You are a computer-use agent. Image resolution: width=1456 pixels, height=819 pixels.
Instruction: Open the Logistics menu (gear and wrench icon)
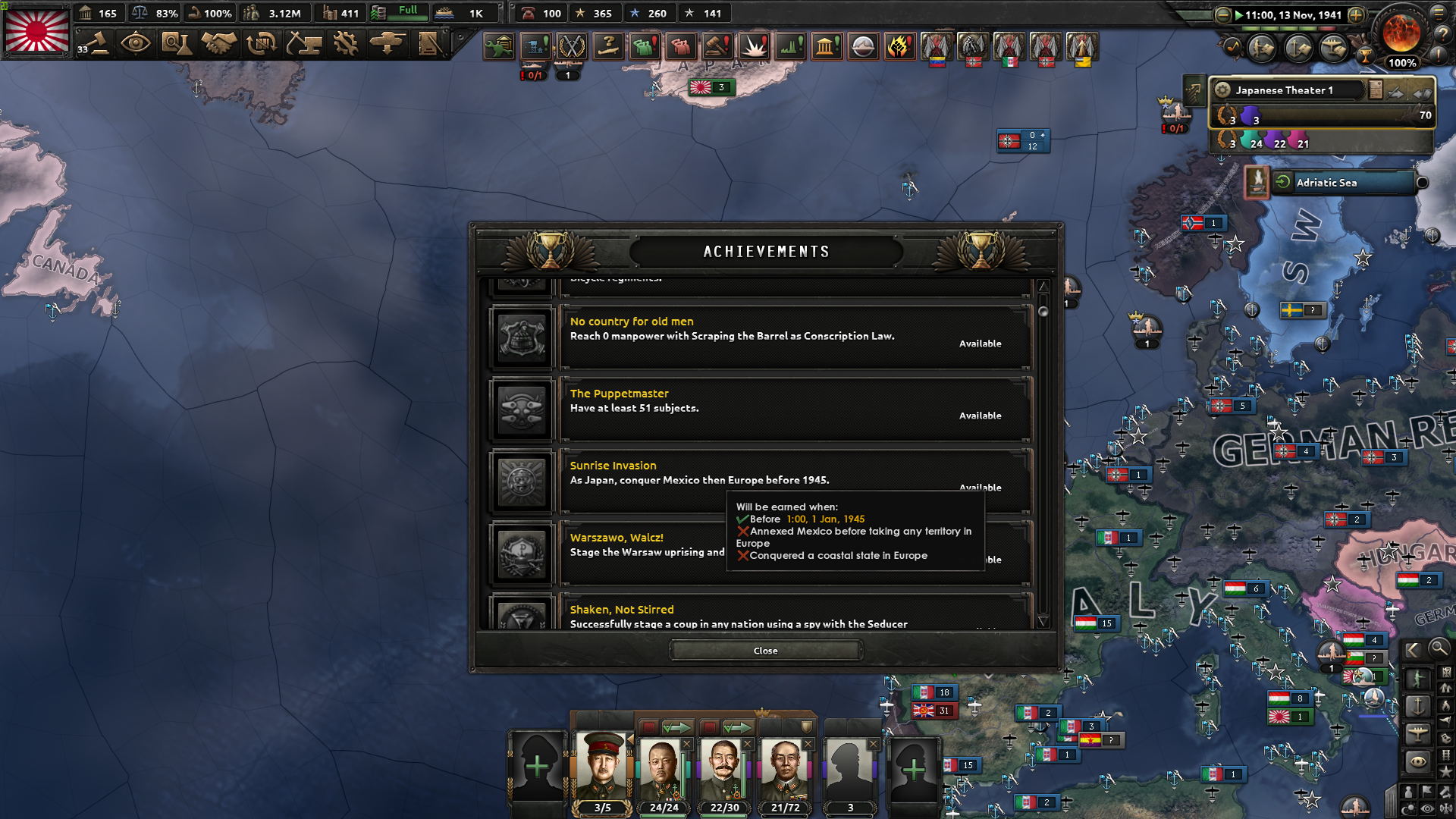pos(346,44)
